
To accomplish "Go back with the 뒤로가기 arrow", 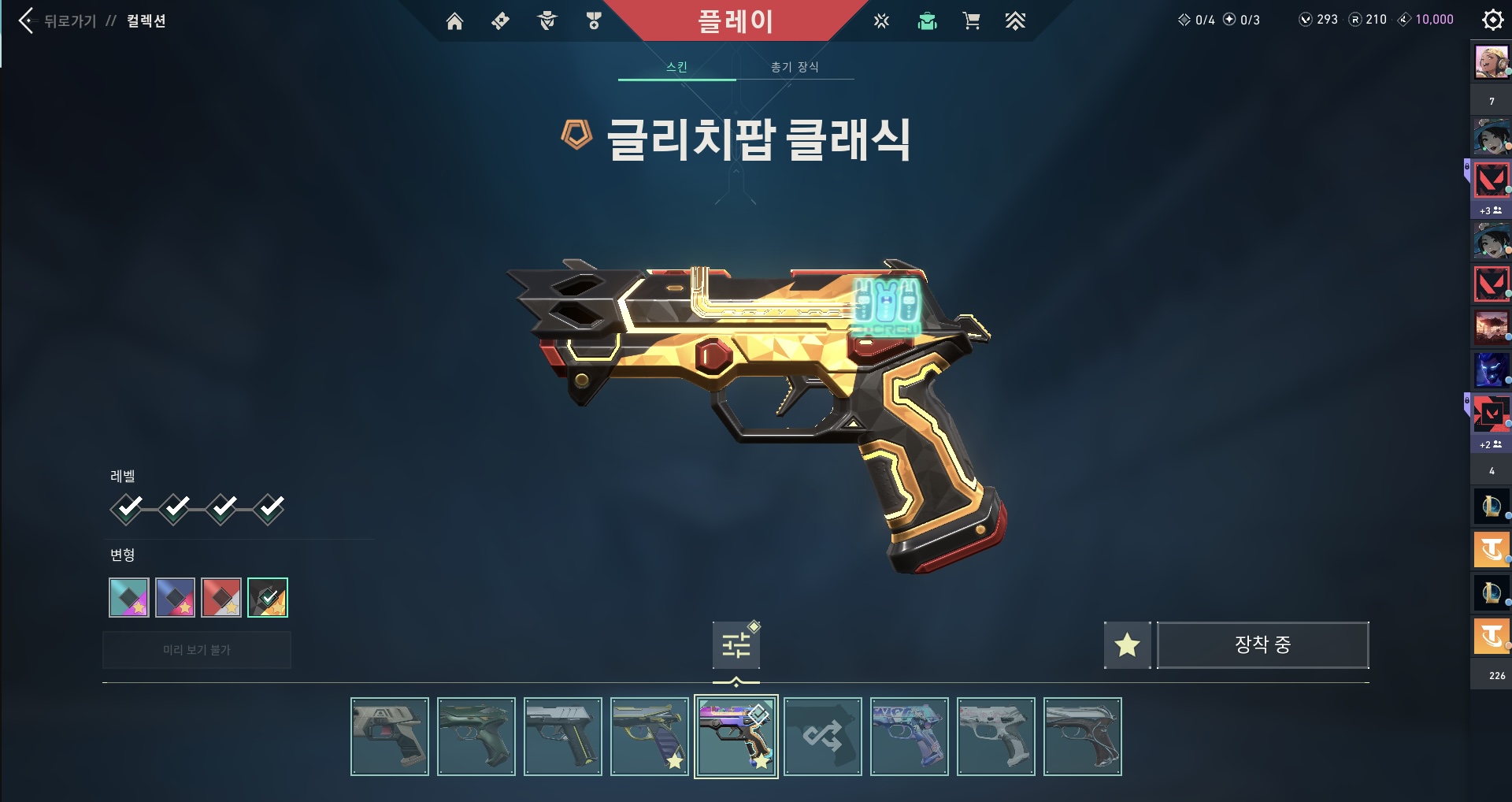I will pos(27,21).
